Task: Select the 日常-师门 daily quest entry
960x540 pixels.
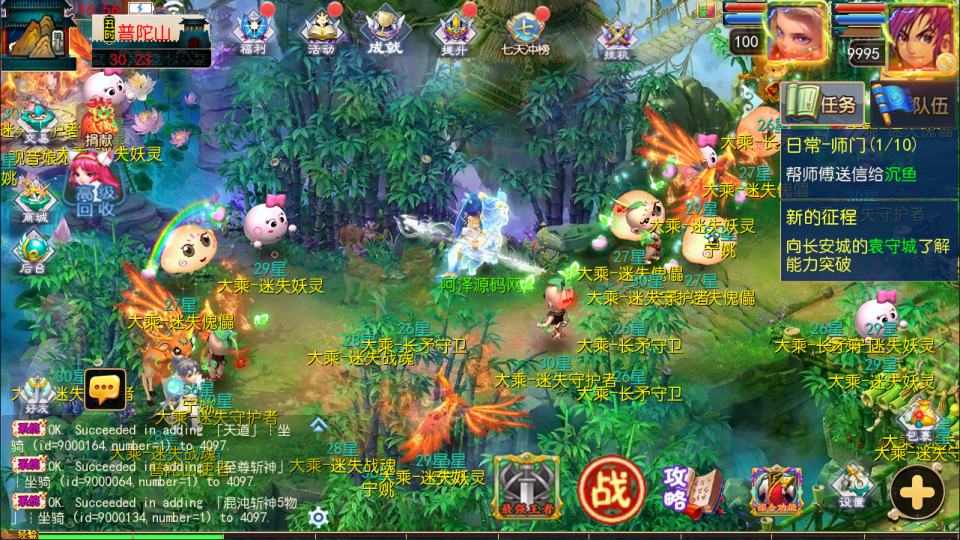Action: pyautogui.click(x=851, y=160)
